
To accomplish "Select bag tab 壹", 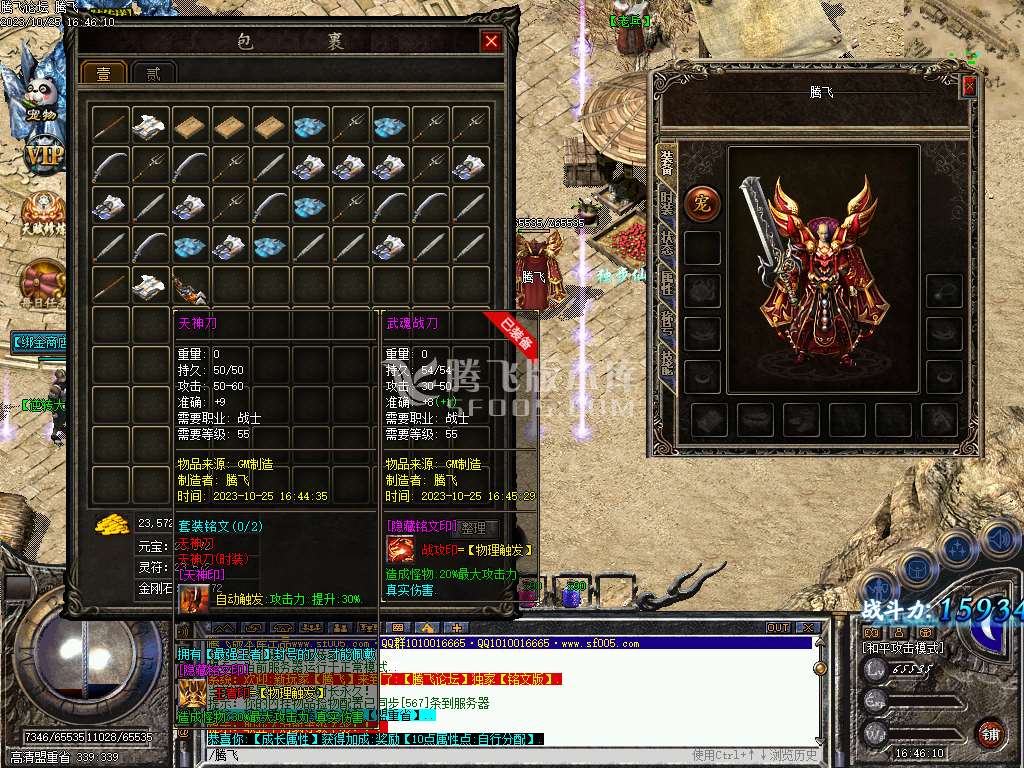I will (x=103, y=75).
